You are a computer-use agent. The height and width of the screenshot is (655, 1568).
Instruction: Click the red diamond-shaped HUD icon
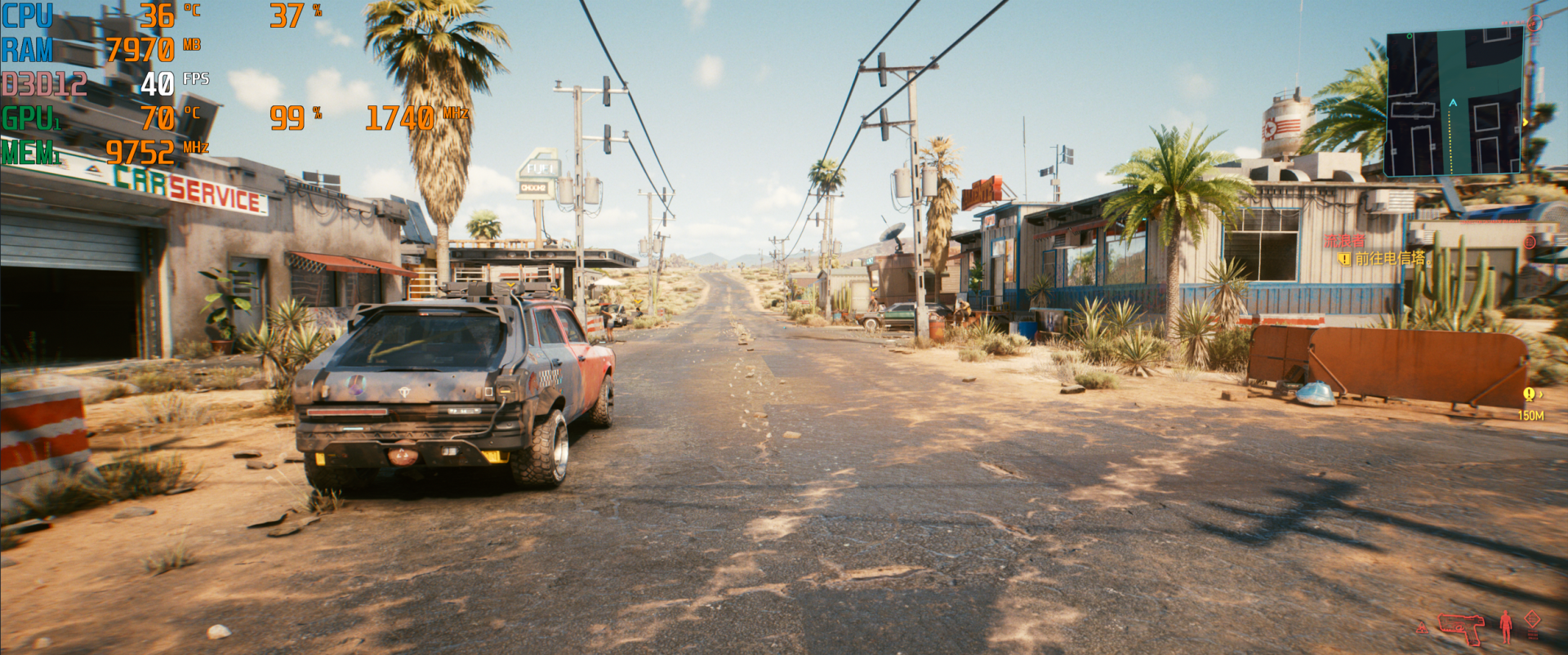coord(1533,619)
